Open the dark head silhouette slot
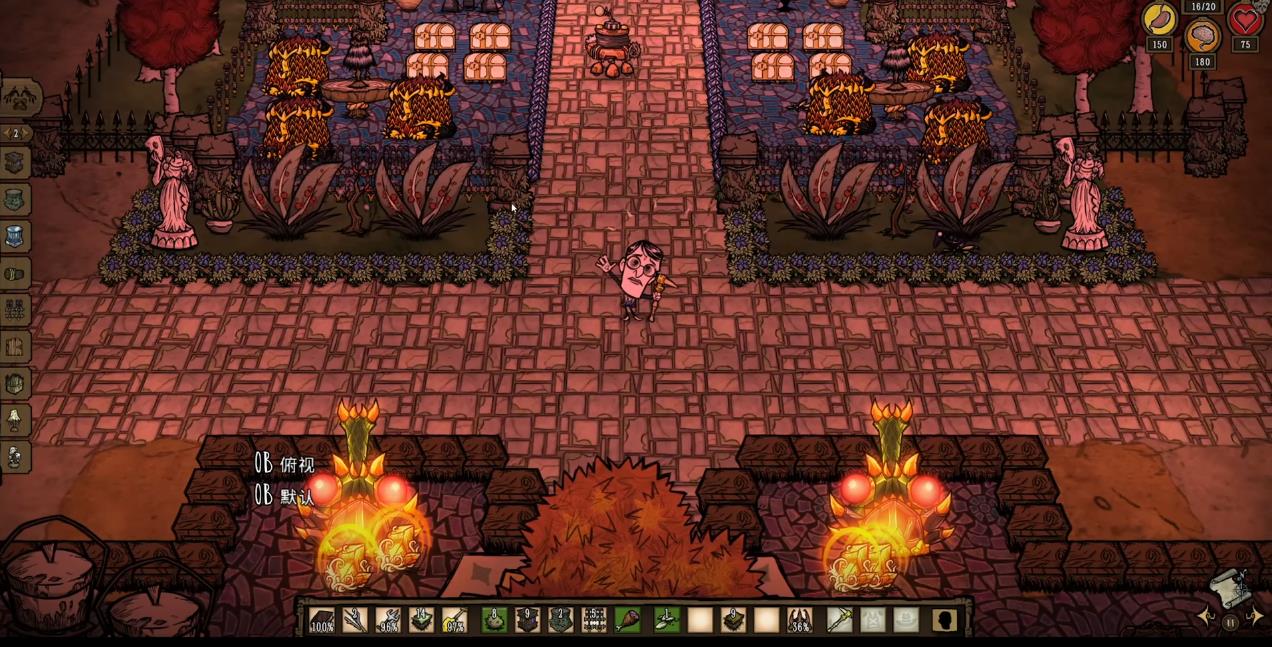1272x647 pixels. pos(943,620)
